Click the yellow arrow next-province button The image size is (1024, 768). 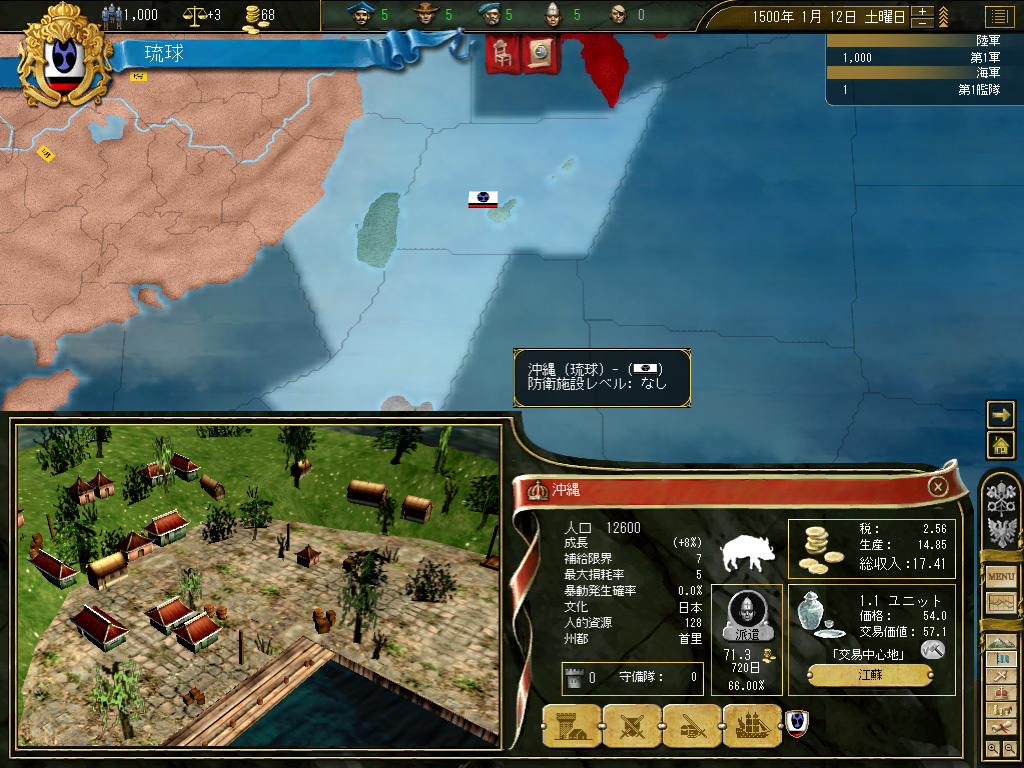tap(1001, 414)
